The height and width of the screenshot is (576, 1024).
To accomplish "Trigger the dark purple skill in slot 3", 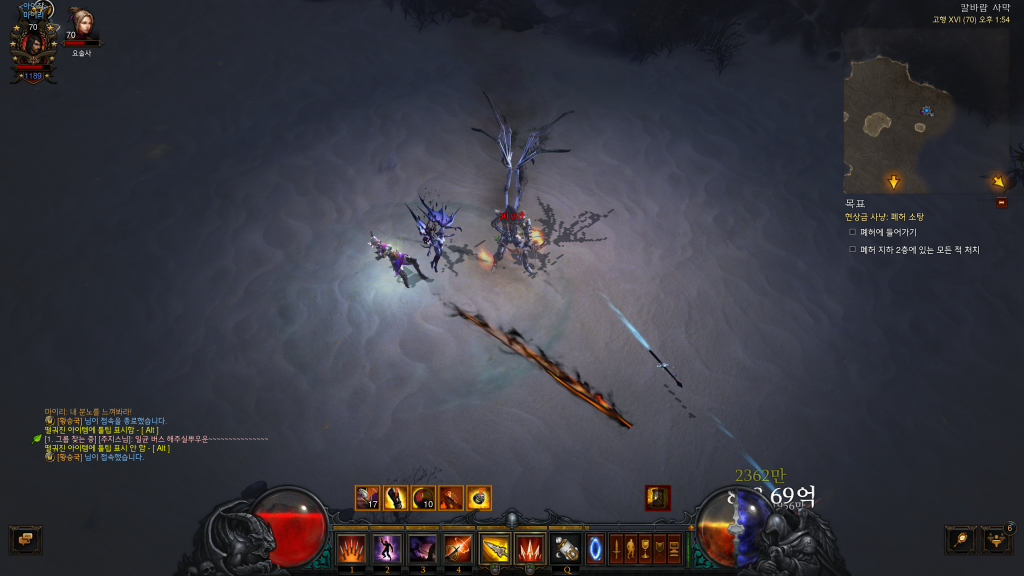I will pyautogui.click(x=423, y=548).
